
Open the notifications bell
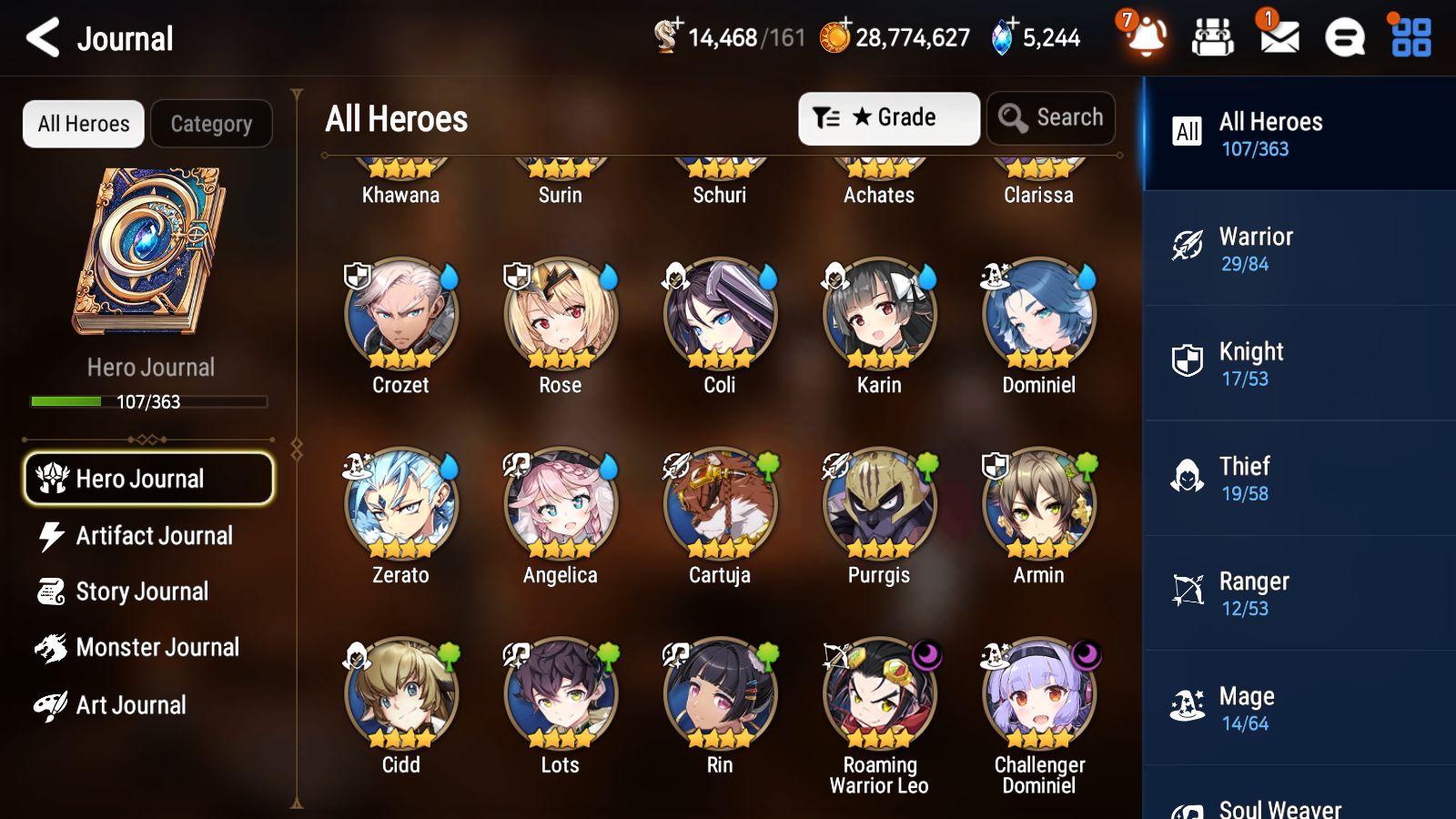click(1146, 37)
